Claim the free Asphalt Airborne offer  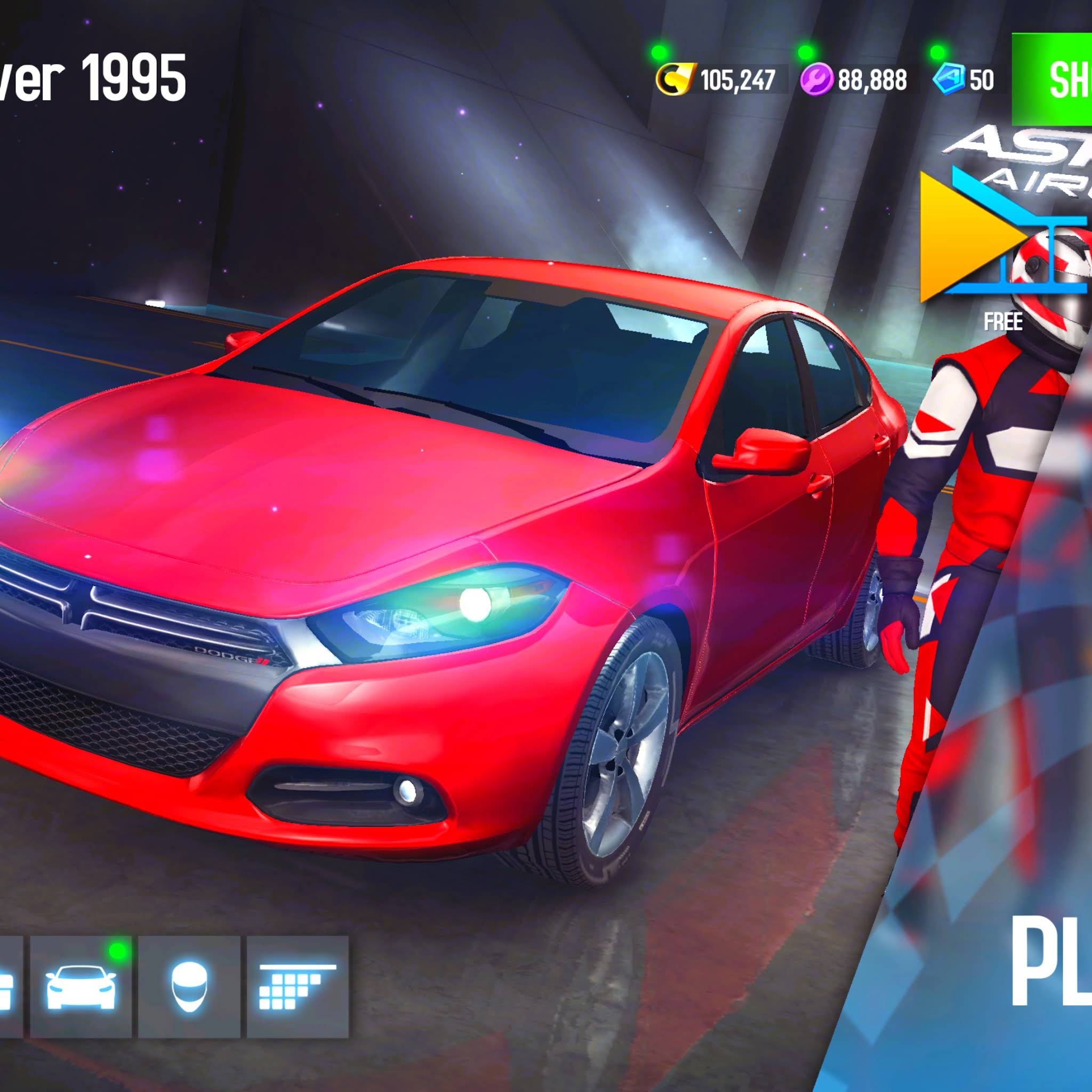click(x=1003, y=248)
